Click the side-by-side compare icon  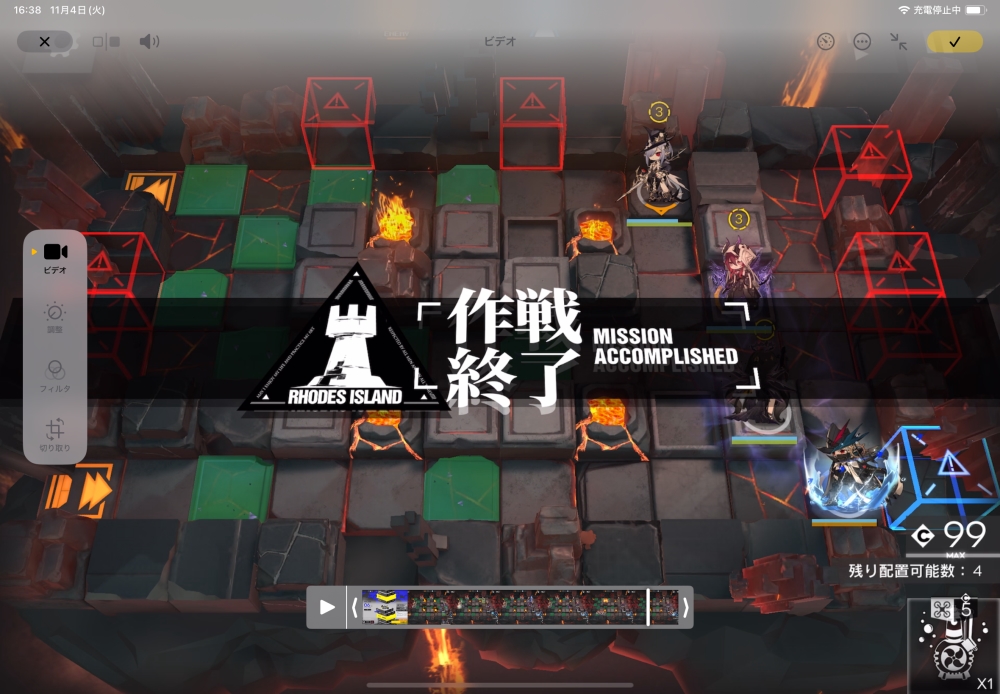[x=105, y=42]
